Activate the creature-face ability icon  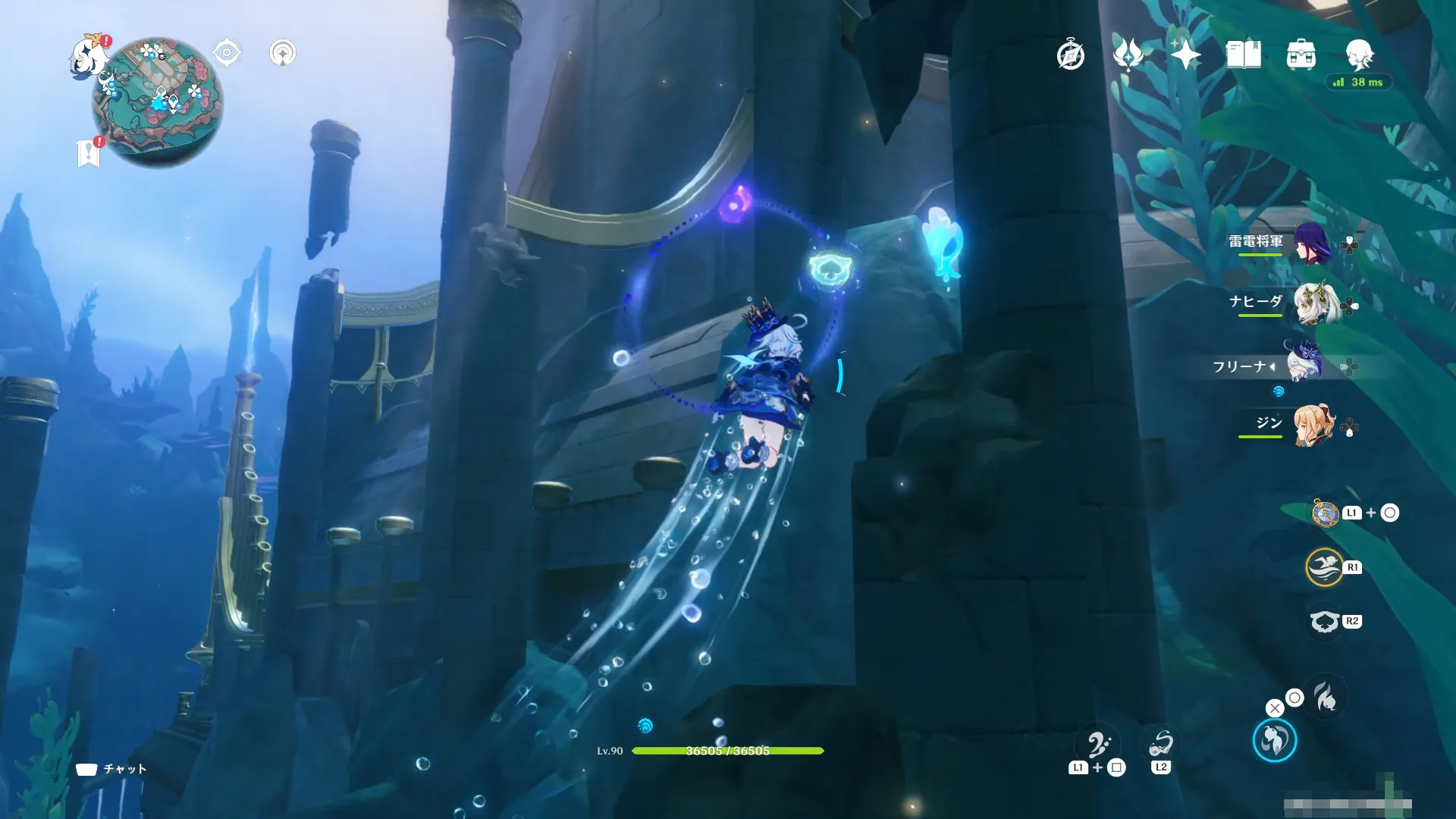1324,622
